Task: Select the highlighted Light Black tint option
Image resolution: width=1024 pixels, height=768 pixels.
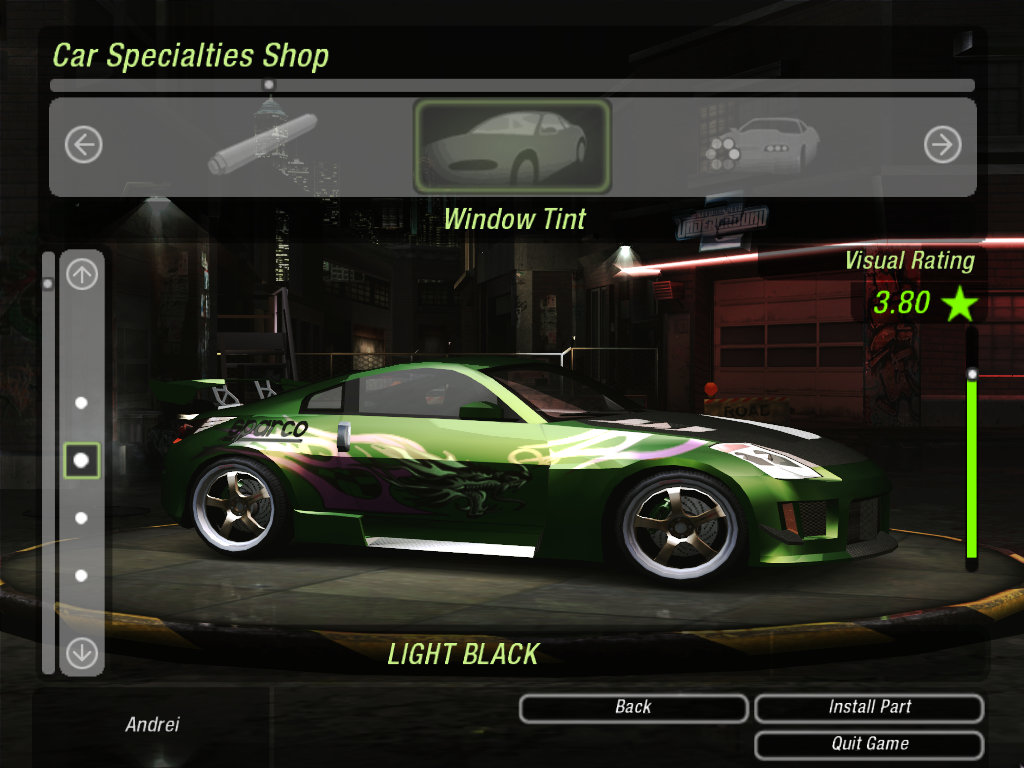Action: (x=82, y=460)
